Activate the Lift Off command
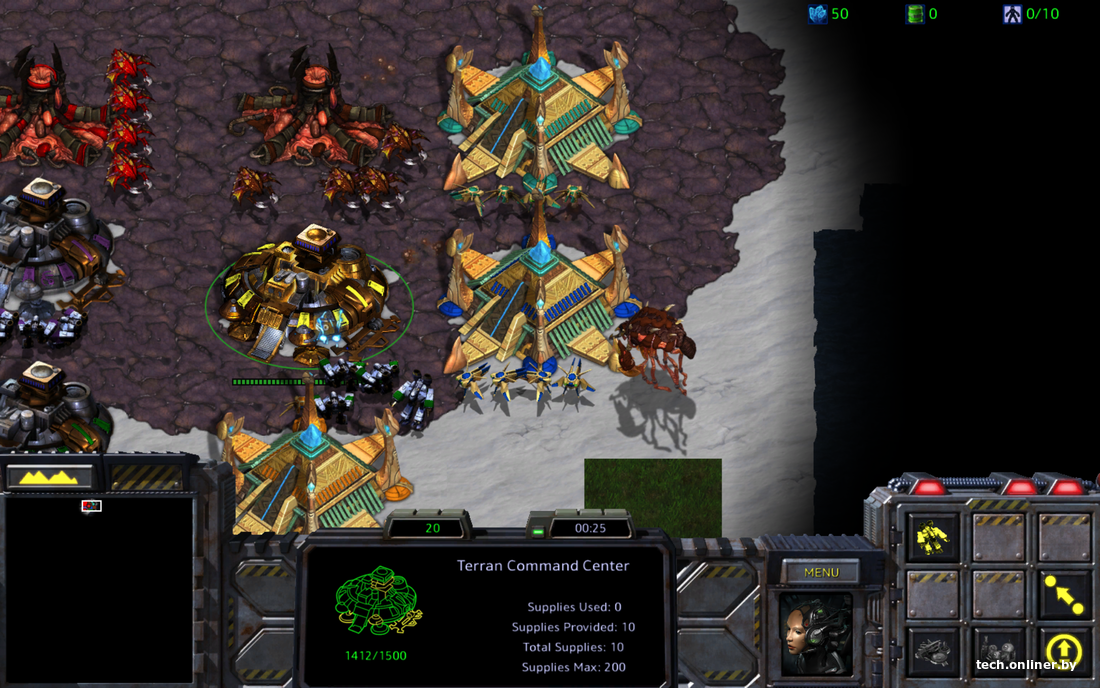Screen dimensions: 1100x688 tap(1064, 651)
